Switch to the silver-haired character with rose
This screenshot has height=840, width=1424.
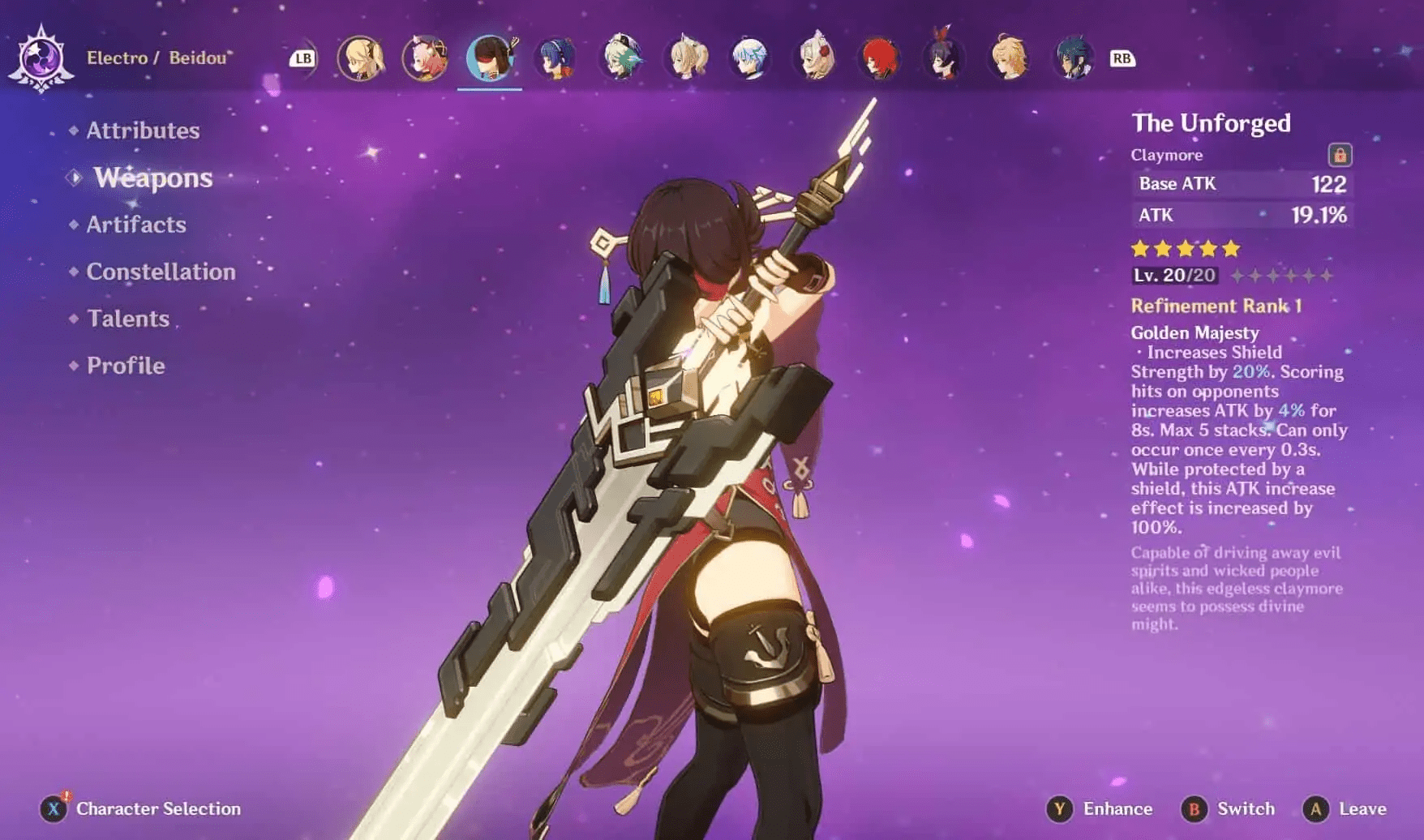[815, 58]
